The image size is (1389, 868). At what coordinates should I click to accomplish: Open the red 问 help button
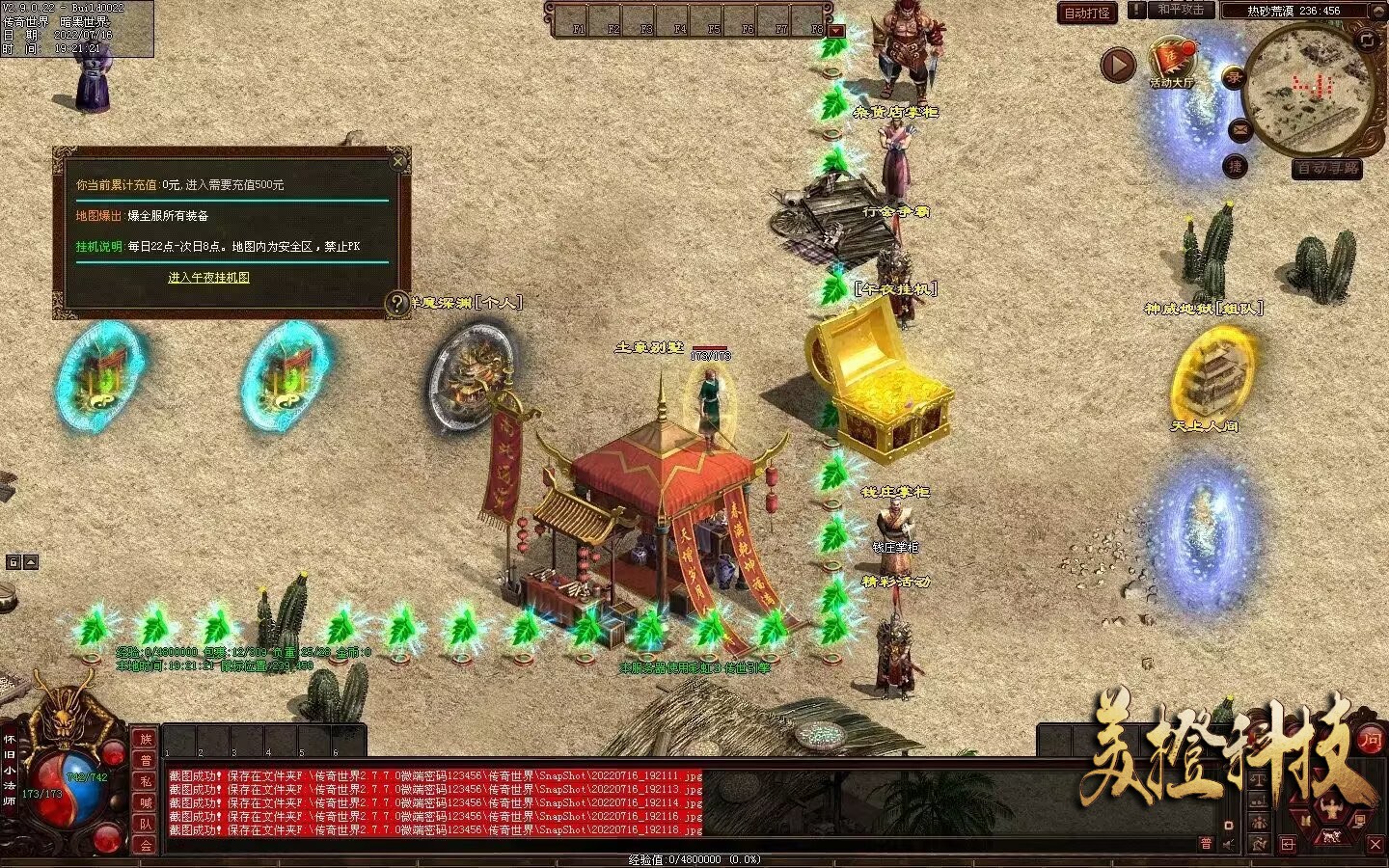pos(1371,740)
